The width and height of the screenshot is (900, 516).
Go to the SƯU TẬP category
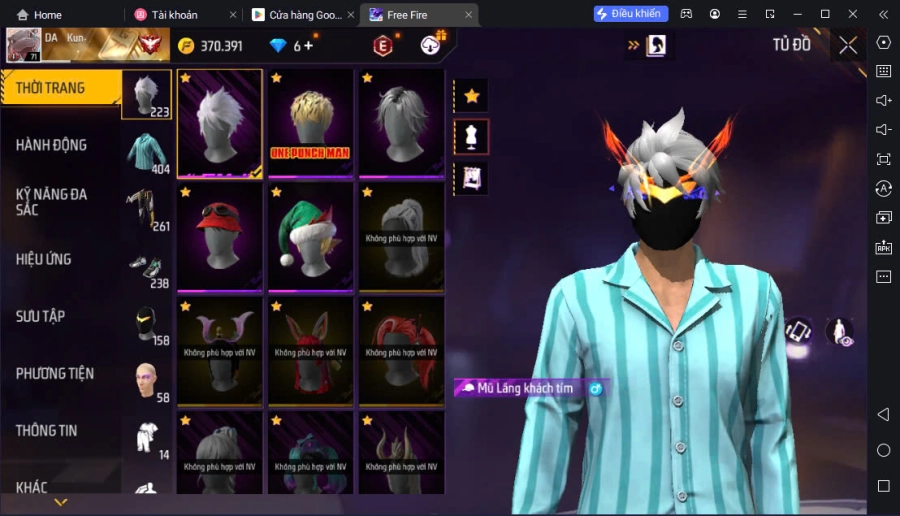(41, 316)
